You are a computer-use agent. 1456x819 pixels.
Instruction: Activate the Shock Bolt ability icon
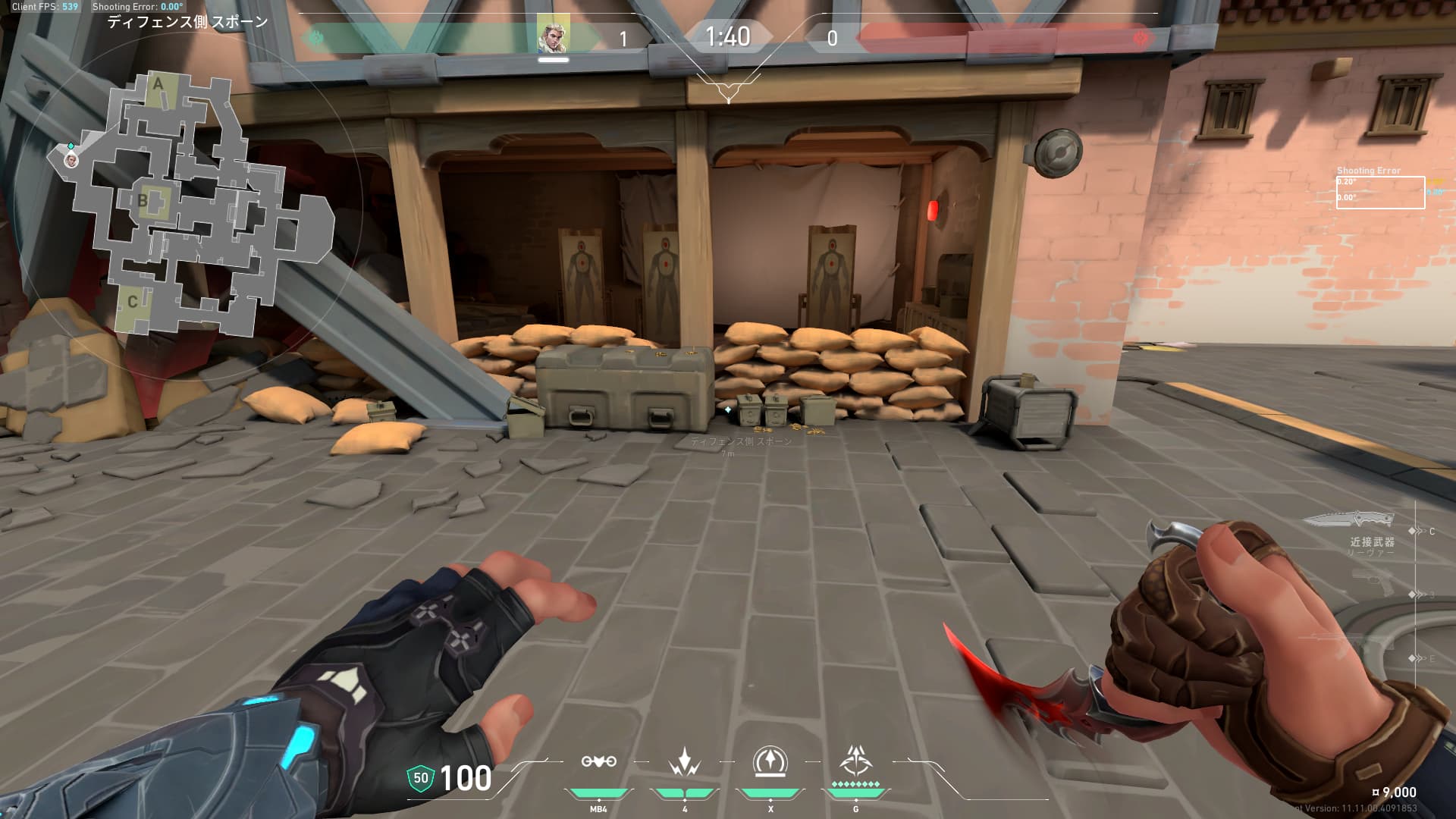click(685, 761)
